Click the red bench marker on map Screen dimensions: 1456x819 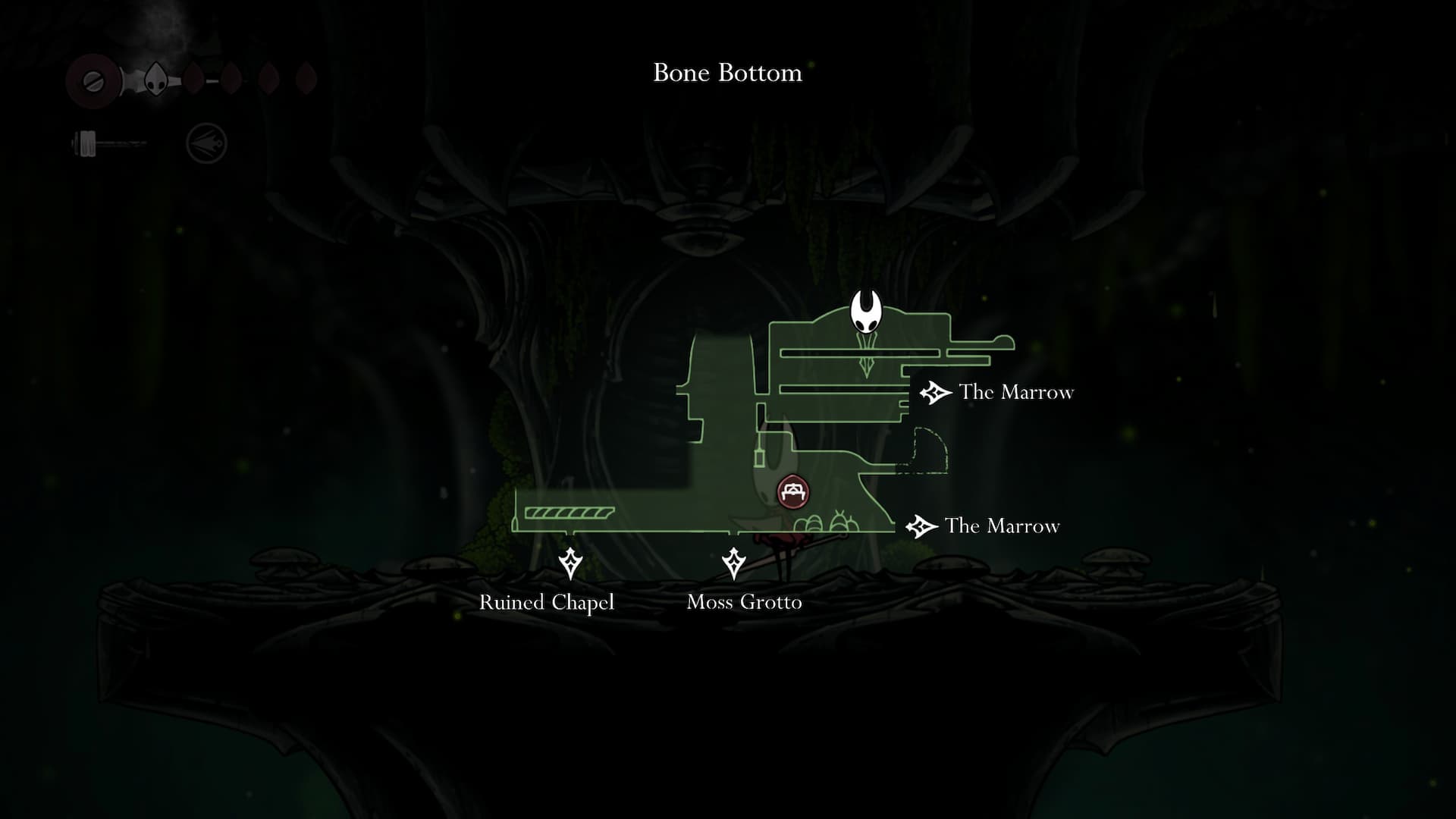(x=793, y=492)
